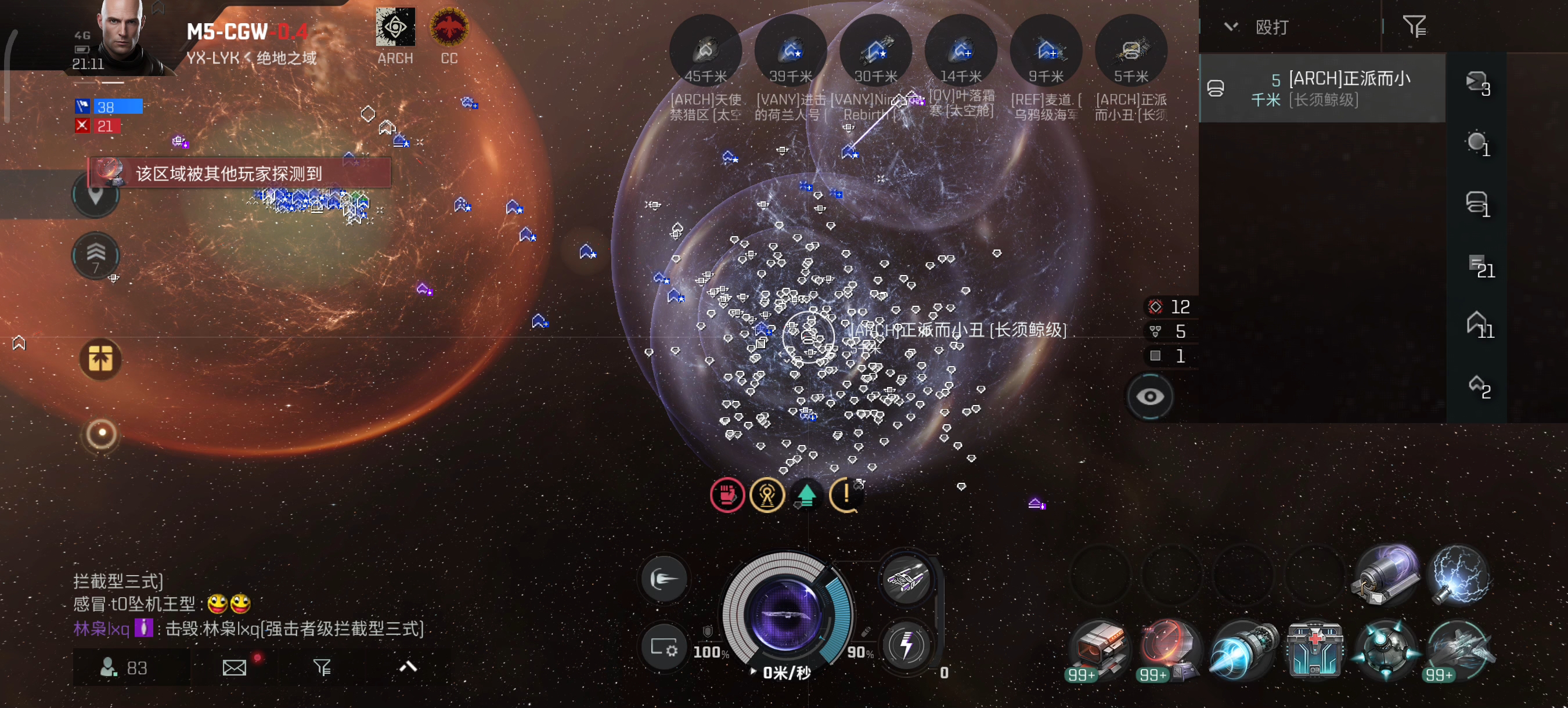Screen dimensions: 1568x708
Task: Show the 83 local players list
Action: pos(125,668)
